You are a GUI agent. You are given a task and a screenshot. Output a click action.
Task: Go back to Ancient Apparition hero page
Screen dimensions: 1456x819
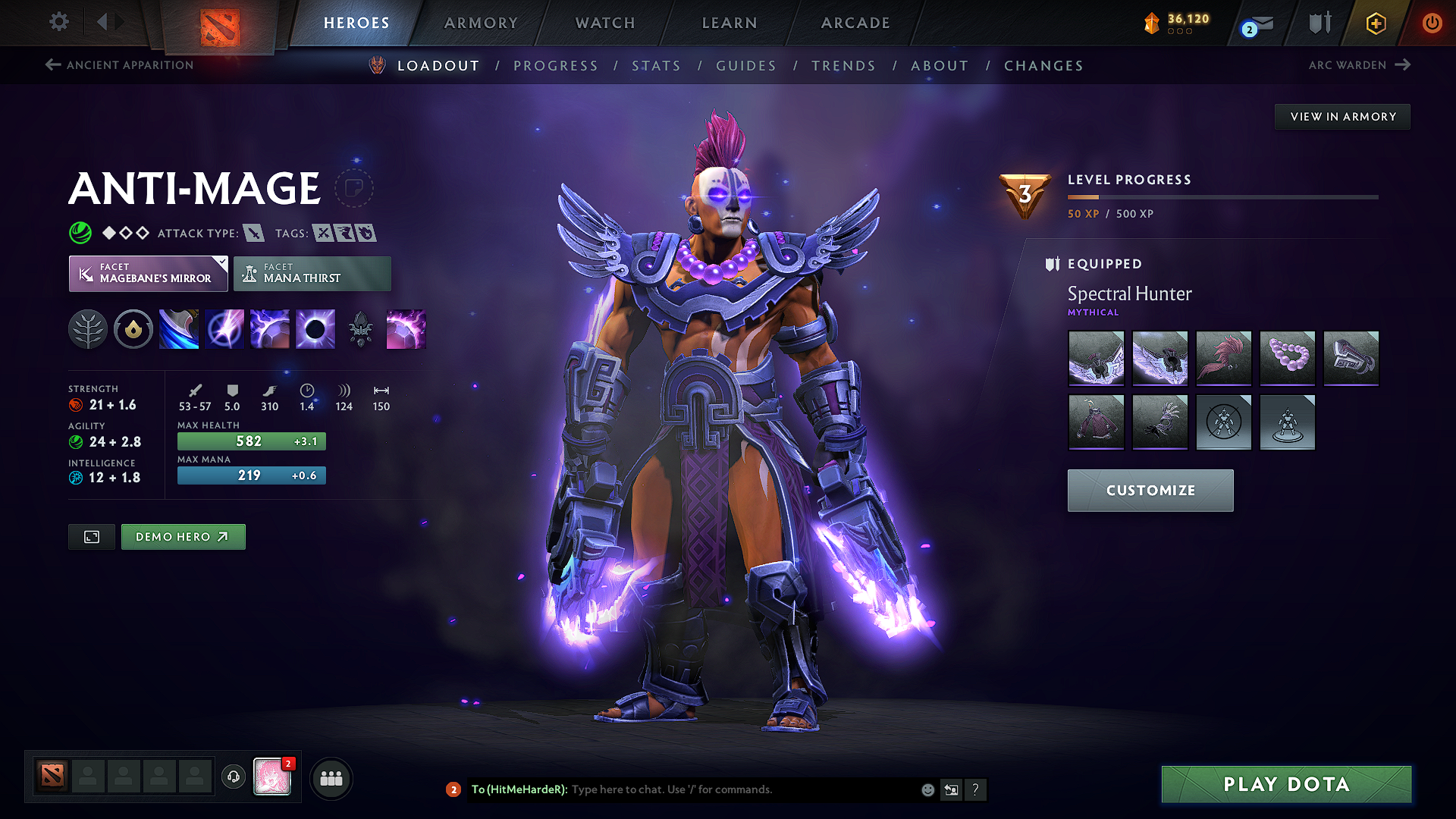coord(118,65)
